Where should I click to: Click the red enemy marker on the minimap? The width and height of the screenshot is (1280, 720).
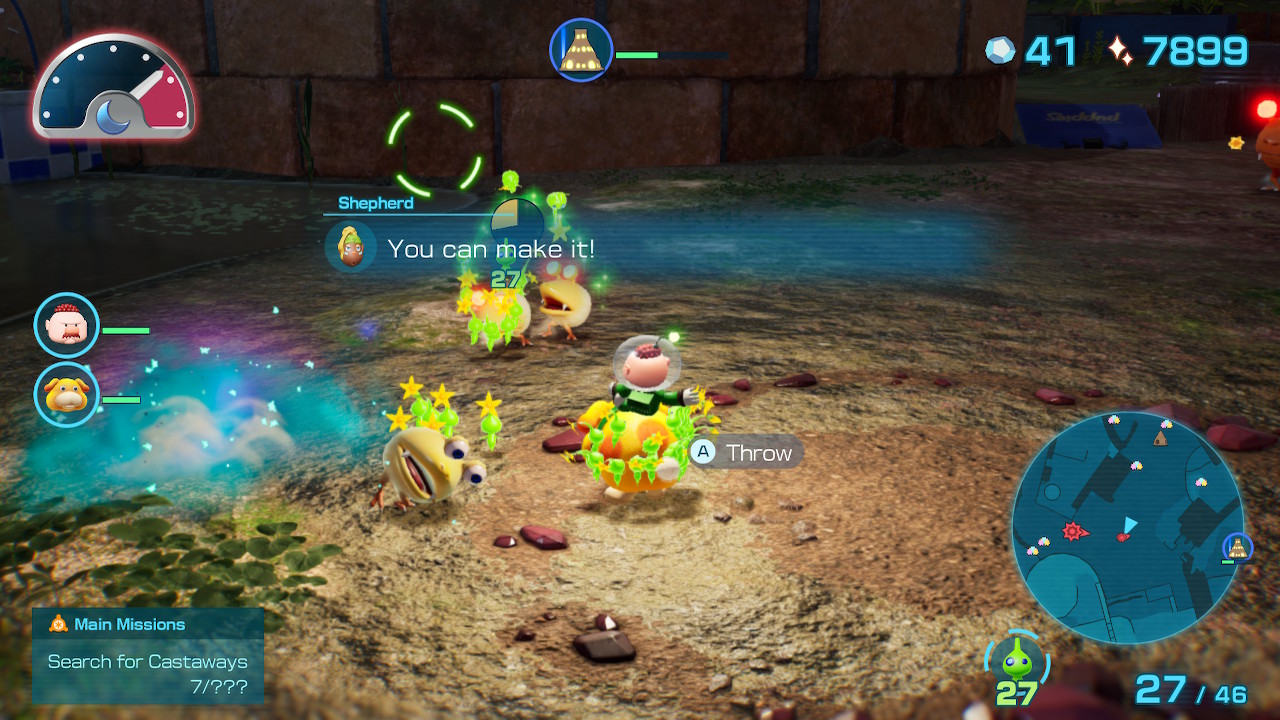tap(1074, 531)
